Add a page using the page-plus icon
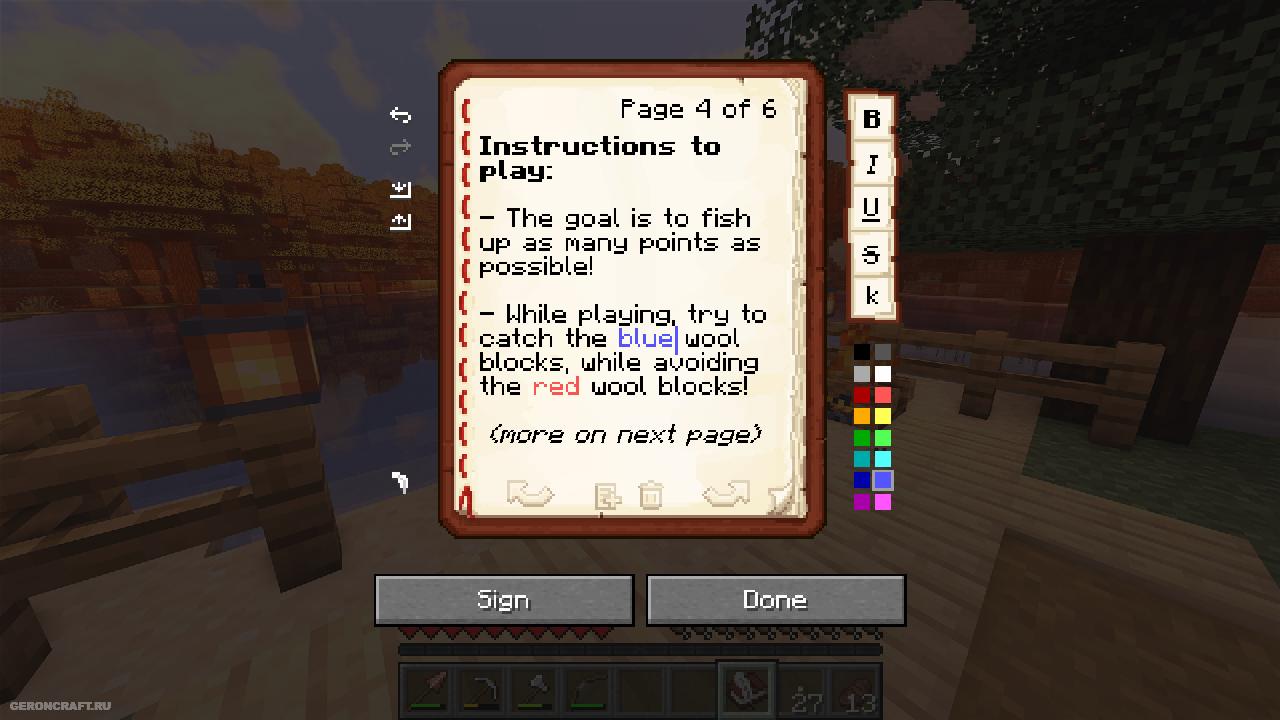Image resolution: width=1280 pixels, height=720 pixels. [607, 496]
